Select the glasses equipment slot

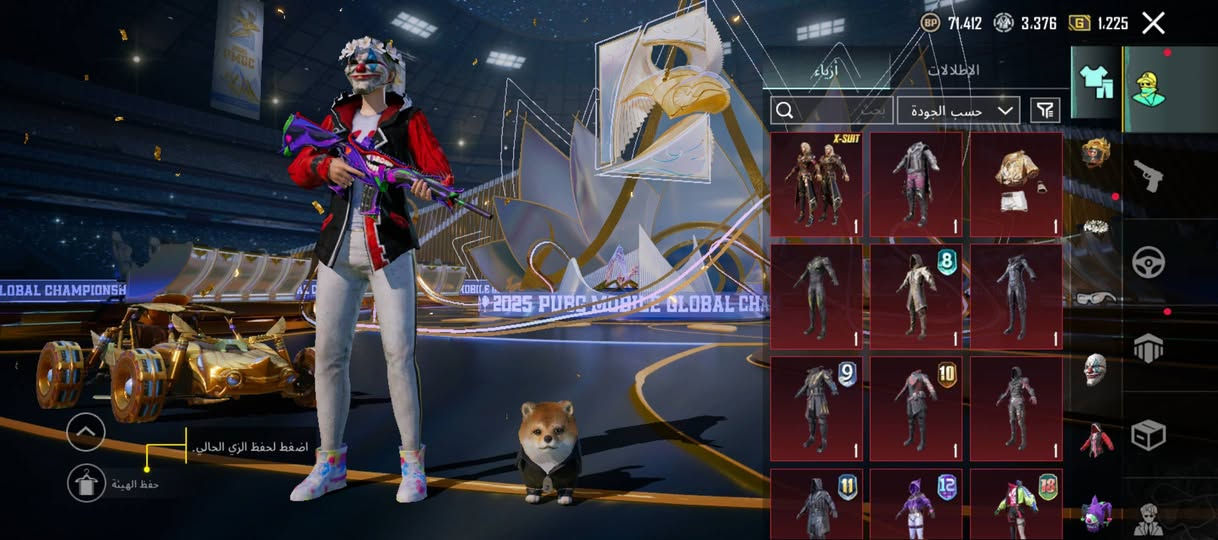tap(1096, 297)
